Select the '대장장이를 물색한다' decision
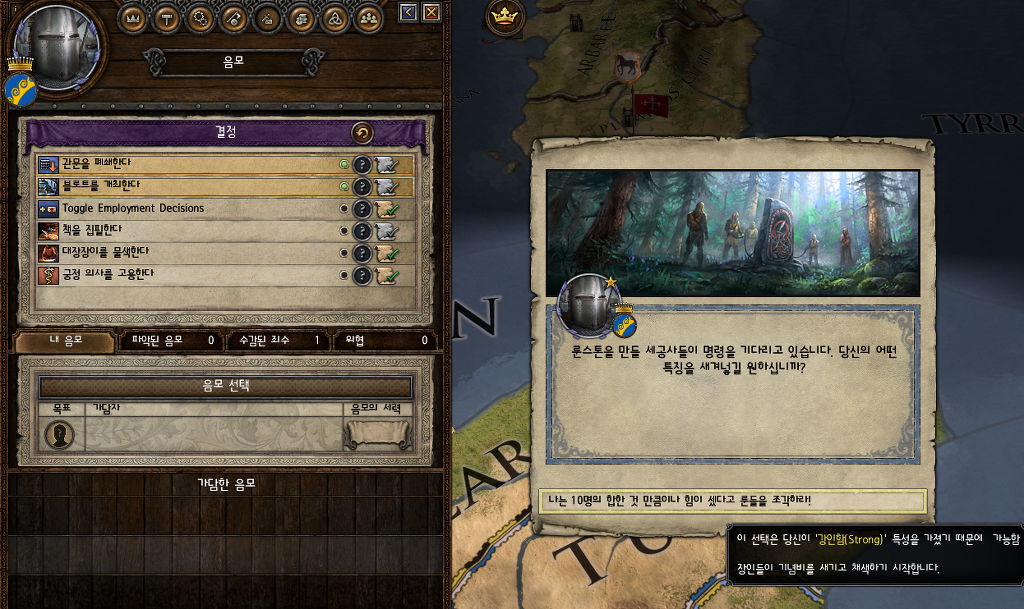Screen dimensions: 1024x609 click(x=190, y=252)
